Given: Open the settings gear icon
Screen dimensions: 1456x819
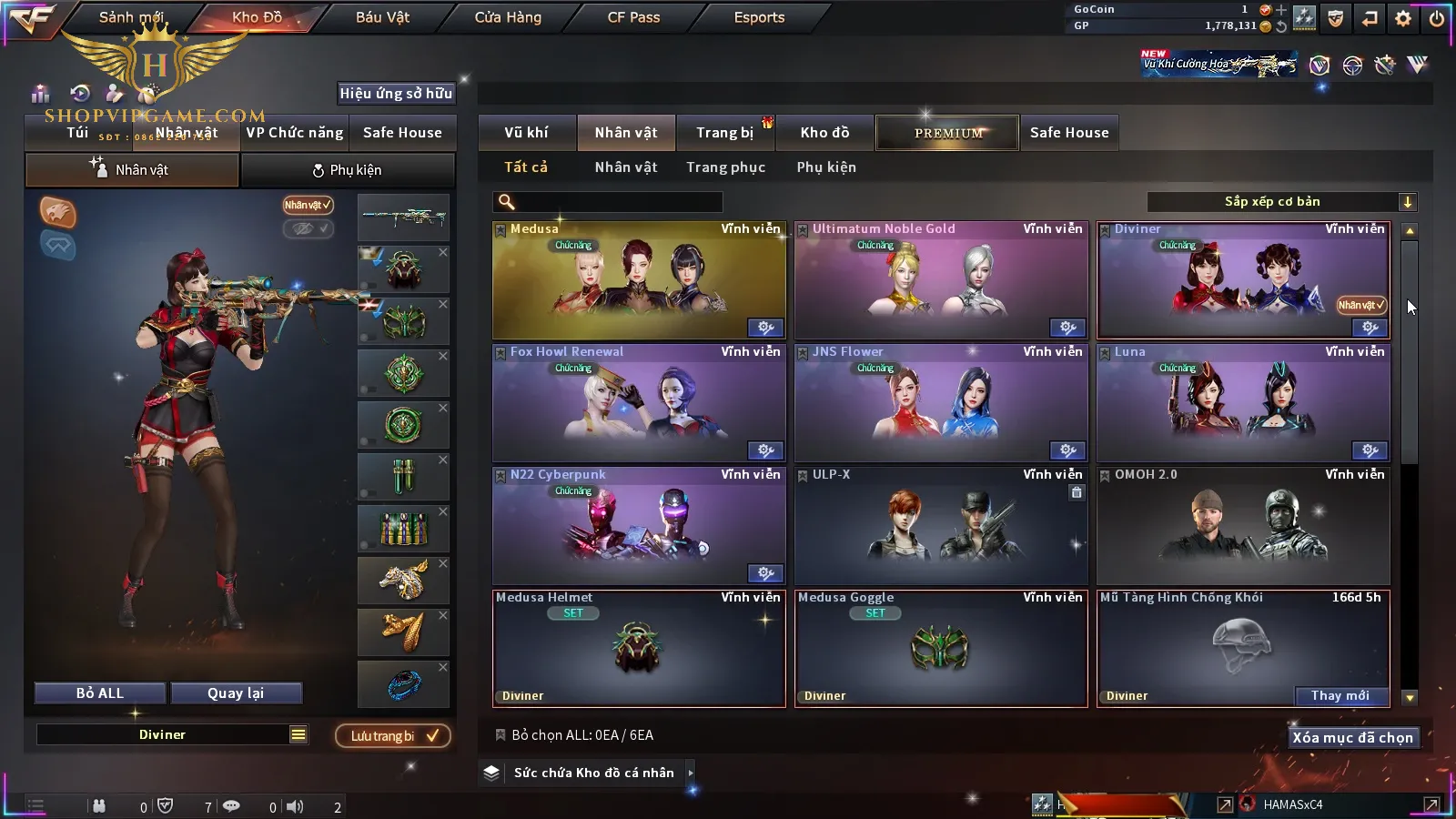Looking at the screenshot, I should 1403,18.
